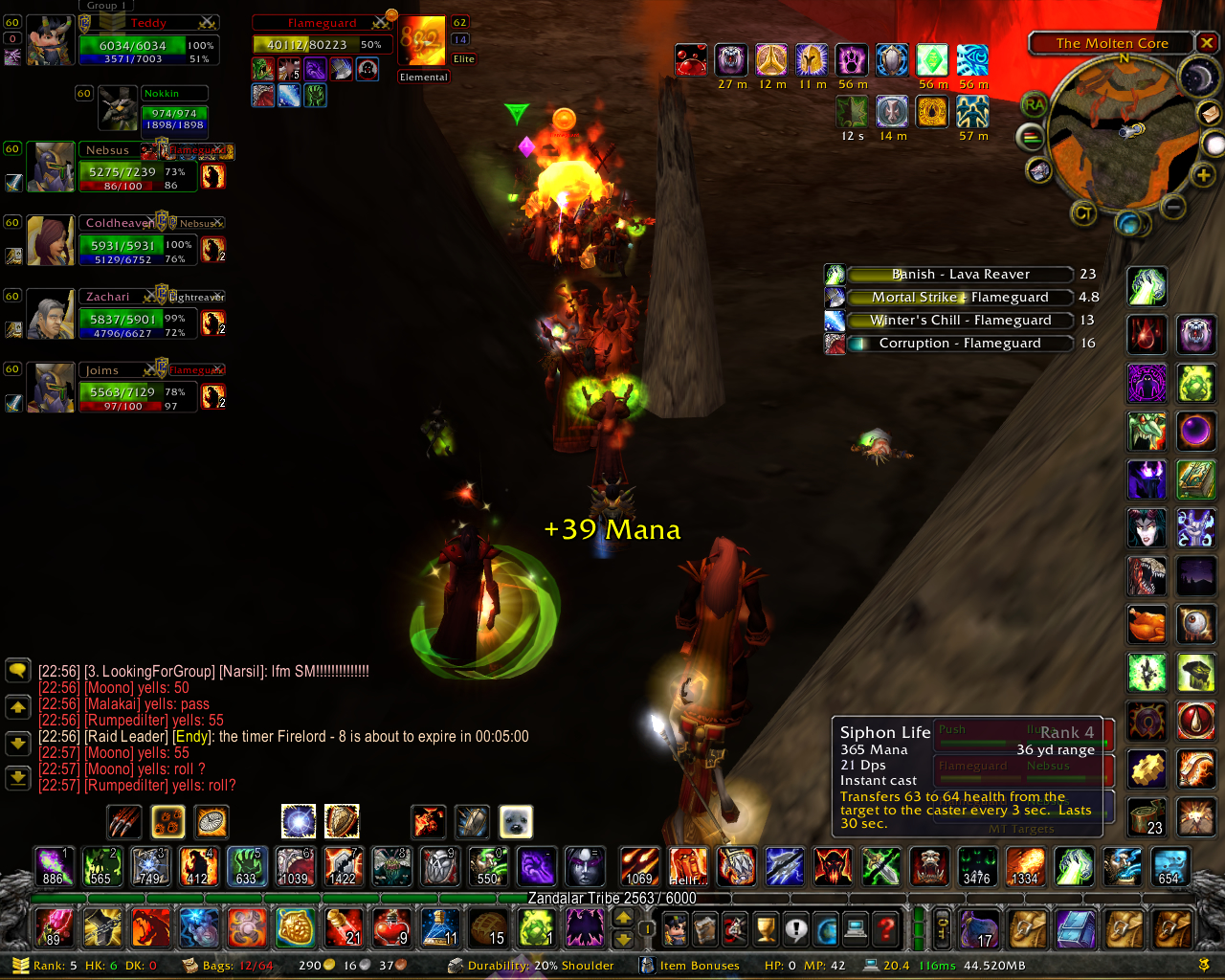Viewport: 1225px width, 980px height.
Task: Open the chat menu speech bubble button
Action: tap(18, 670)
